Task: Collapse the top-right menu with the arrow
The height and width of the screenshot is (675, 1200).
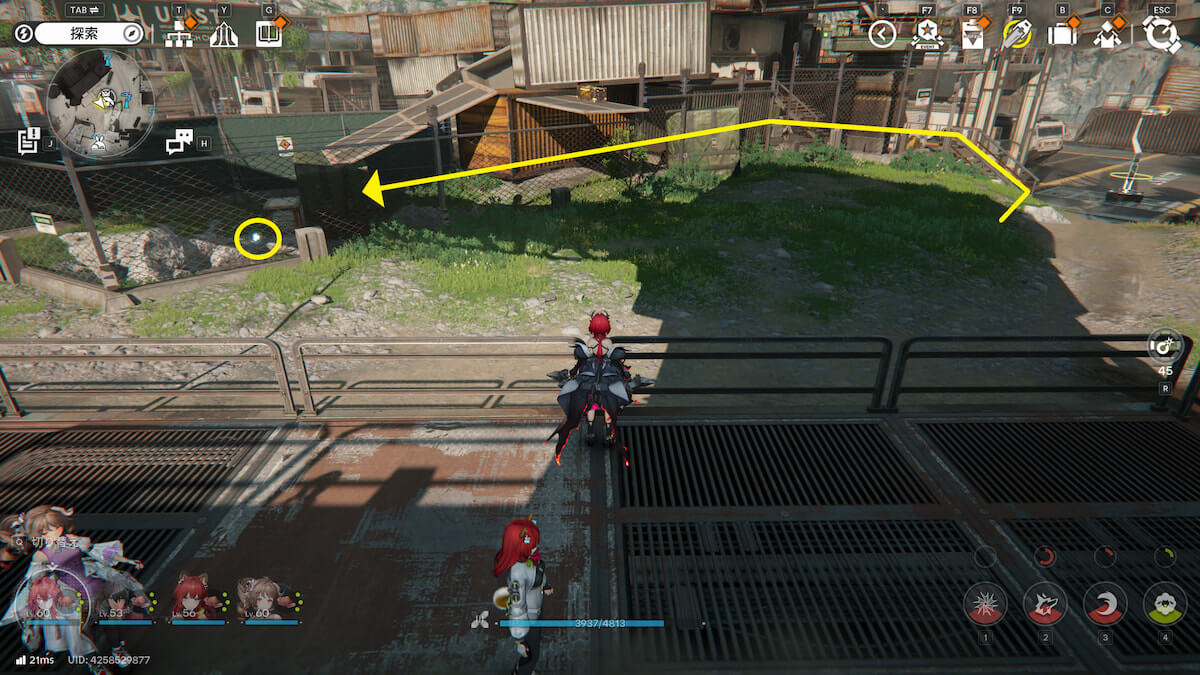Action: pos(882,35)
